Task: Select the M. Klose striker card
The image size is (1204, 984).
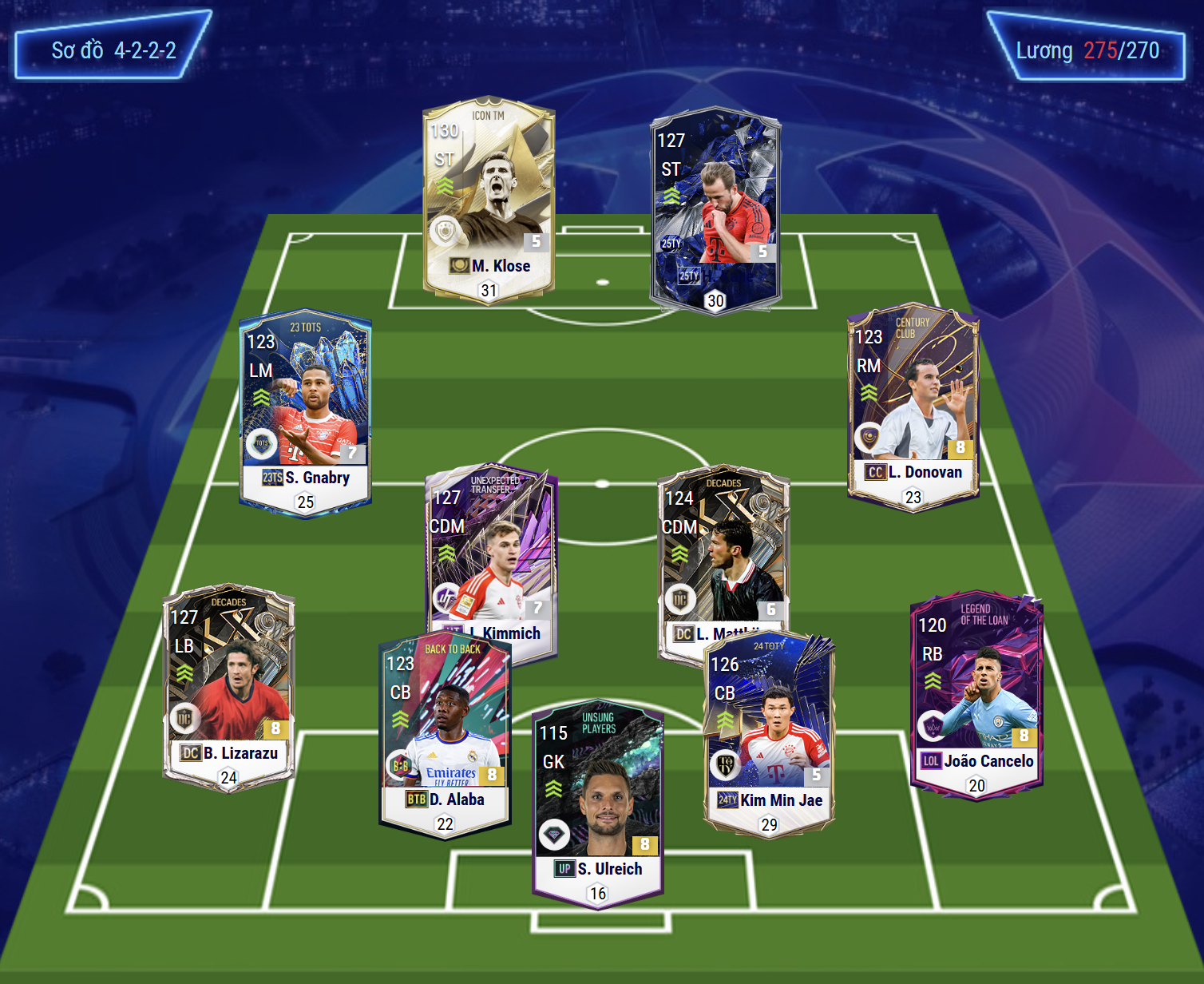Action: (x=489, y=200)
